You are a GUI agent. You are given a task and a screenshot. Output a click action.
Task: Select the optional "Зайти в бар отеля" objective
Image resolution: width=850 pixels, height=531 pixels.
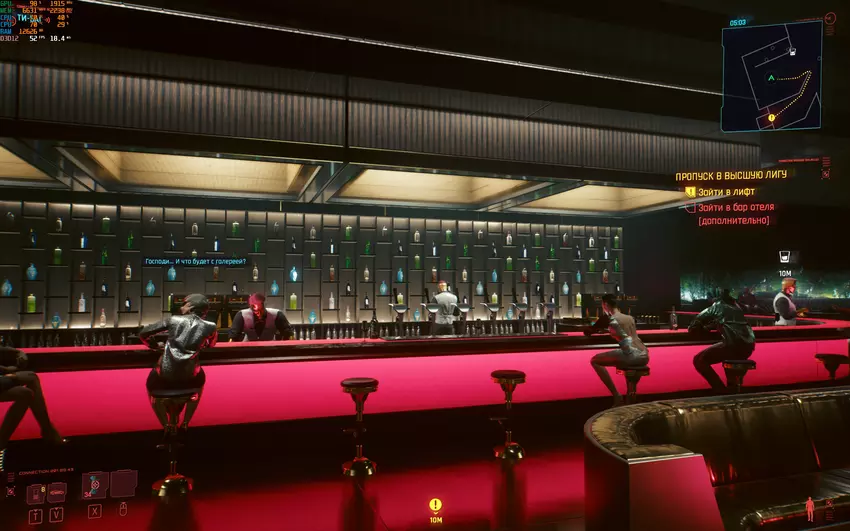coord(735,207)
